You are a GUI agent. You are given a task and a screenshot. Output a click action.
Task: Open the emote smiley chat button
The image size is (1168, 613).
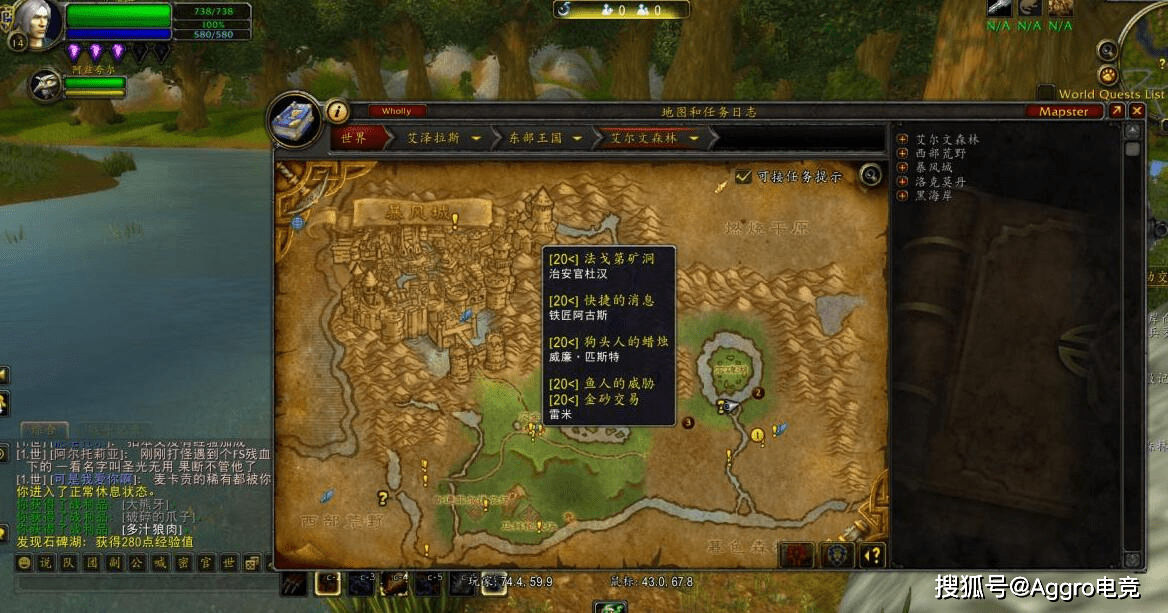tap(23, 562)
